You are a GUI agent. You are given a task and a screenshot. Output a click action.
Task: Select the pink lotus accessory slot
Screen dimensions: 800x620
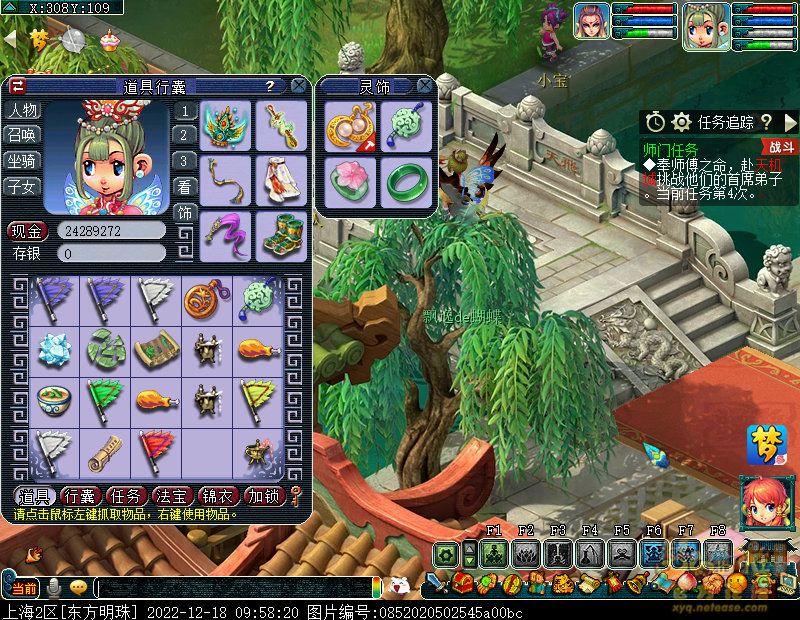(x=350, y=182)
